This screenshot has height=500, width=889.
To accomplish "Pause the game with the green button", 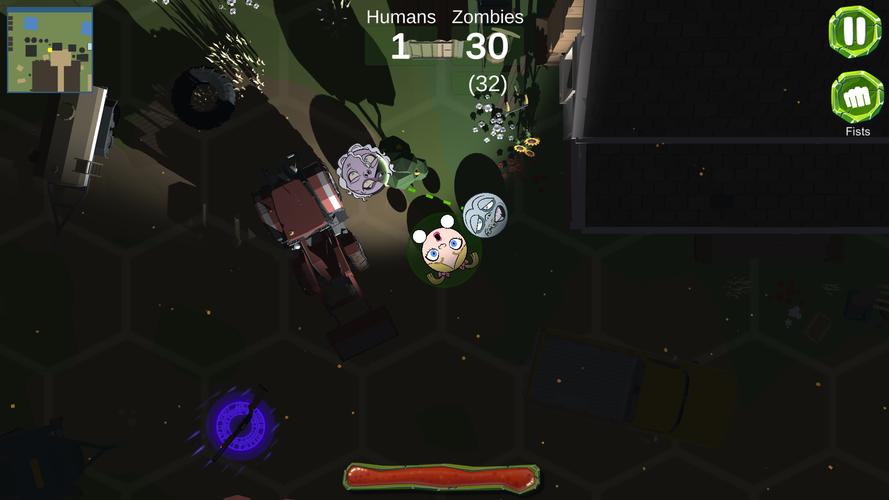I will point(854,32).
